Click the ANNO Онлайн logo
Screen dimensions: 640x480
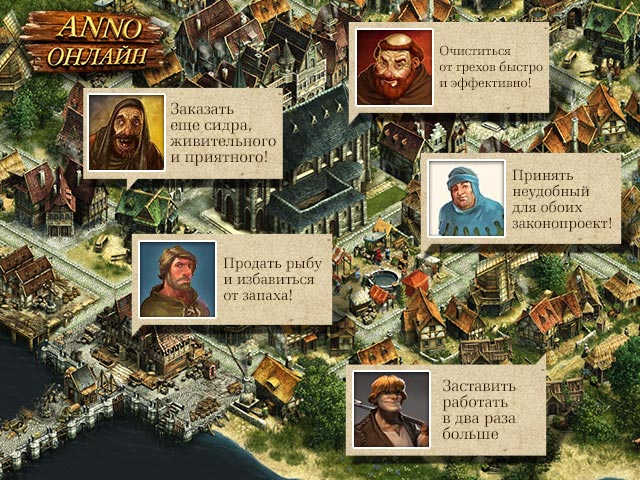point(93,37)
